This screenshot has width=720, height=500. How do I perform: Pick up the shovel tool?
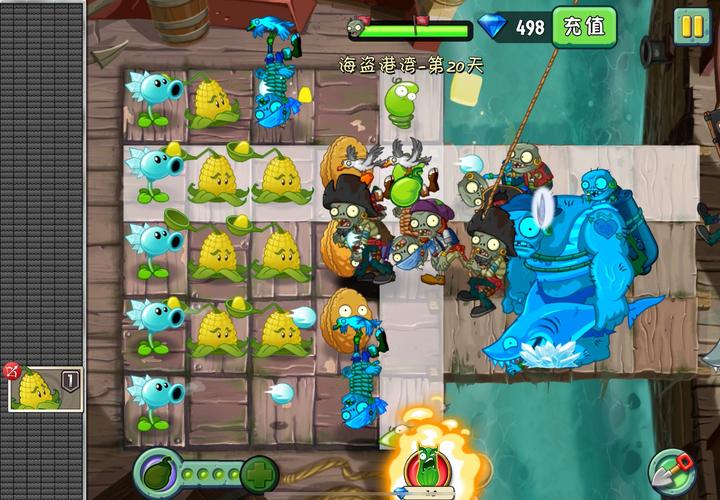point(671,470)
